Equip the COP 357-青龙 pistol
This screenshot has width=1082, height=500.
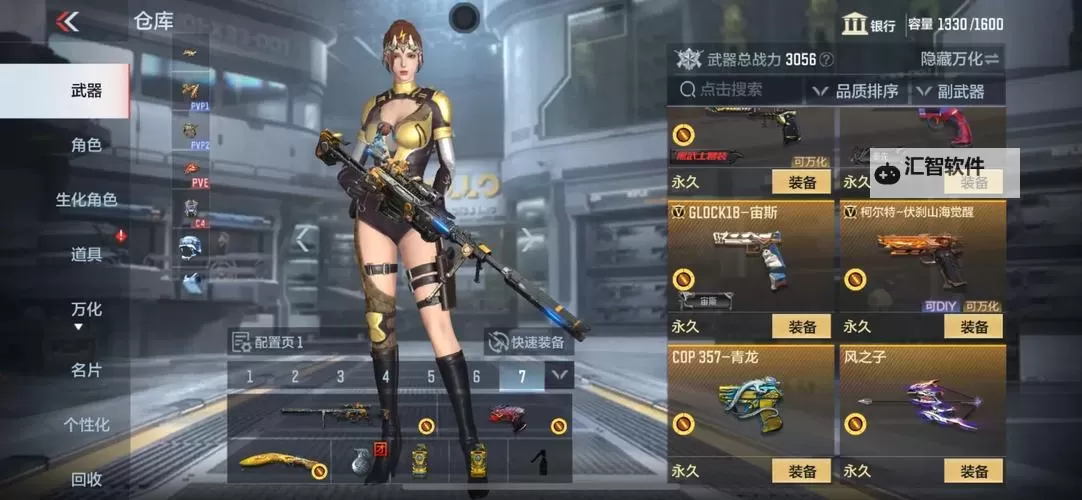[x=802, y=471]
